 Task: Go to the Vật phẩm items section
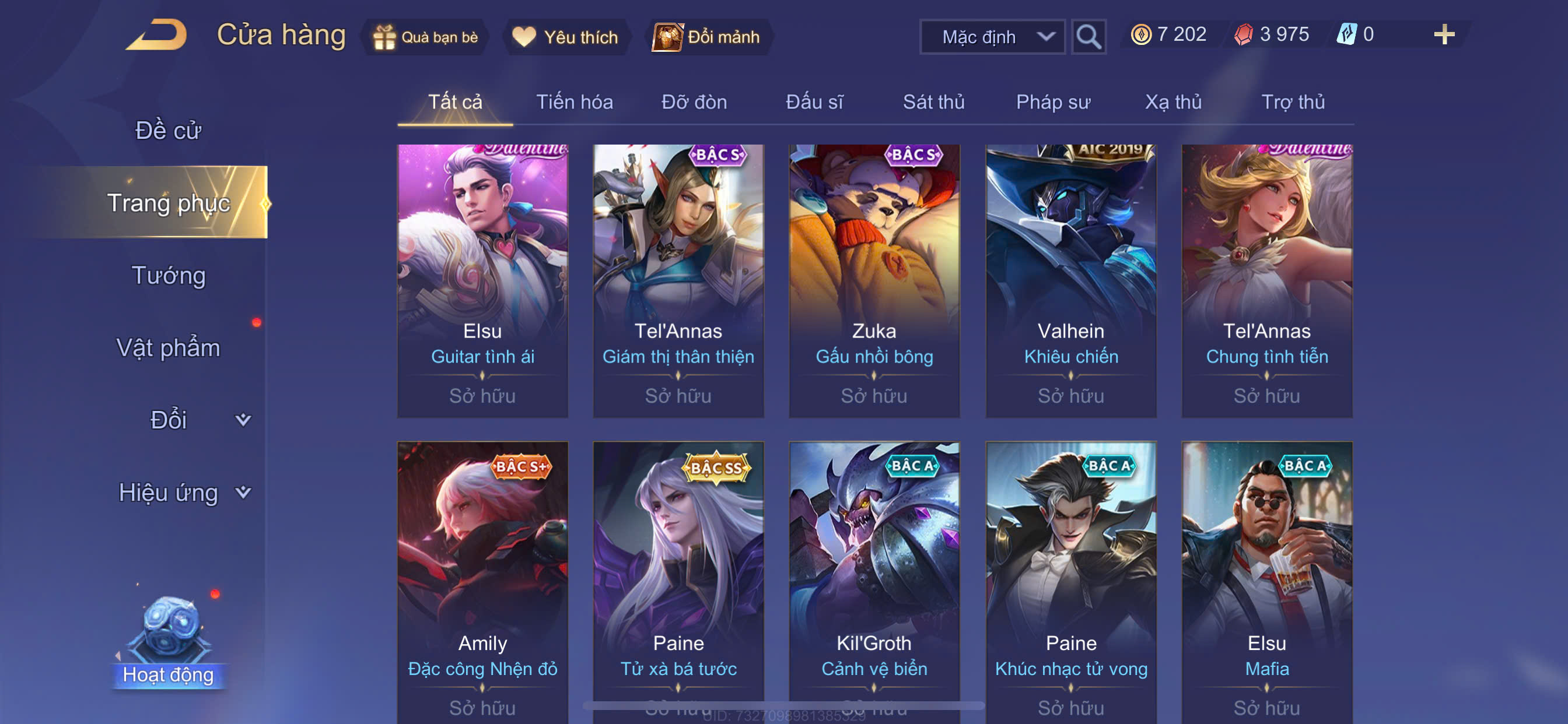coord(168,347)
